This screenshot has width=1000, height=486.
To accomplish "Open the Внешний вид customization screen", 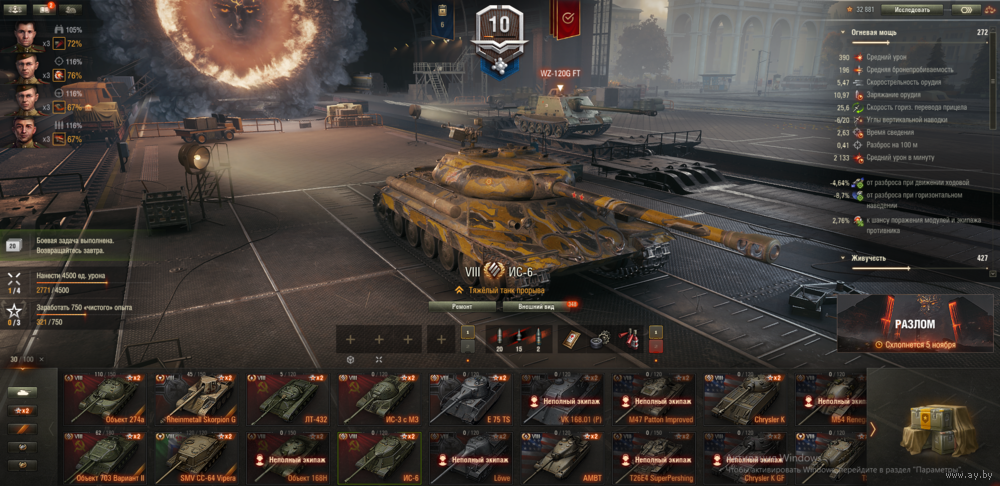I will click(536, 307).
